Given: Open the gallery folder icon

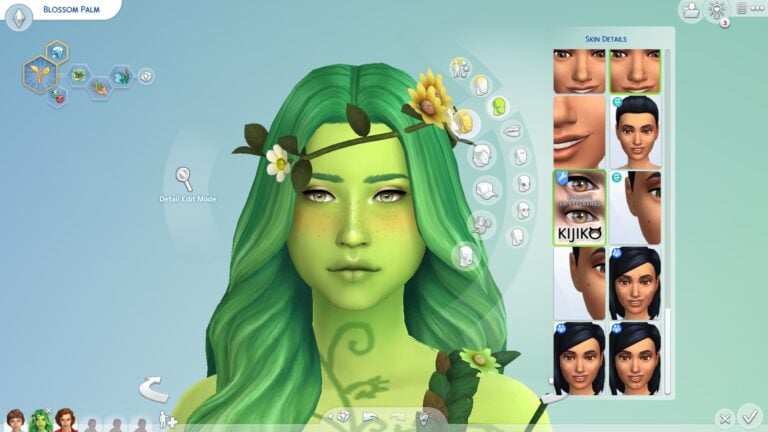Looking at the screenshot, I should 689,11.
